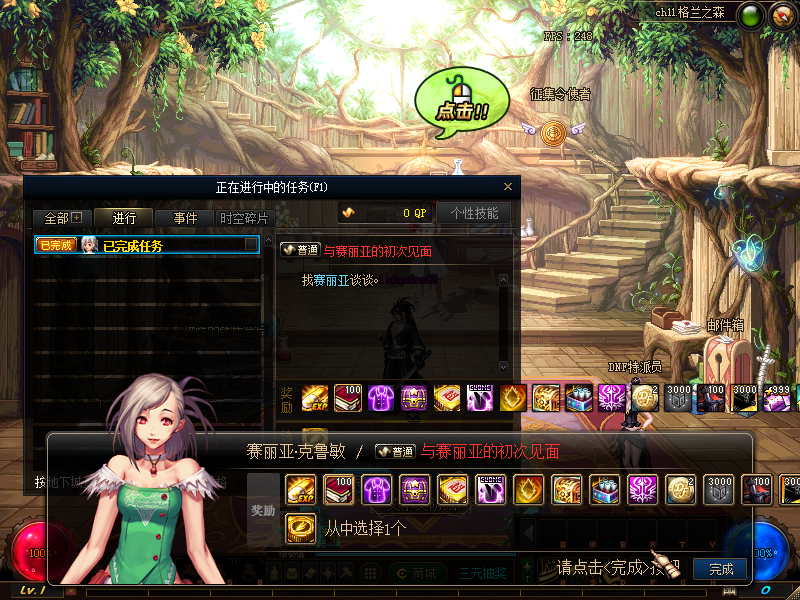Select the 进行 quest tab
The width and height of the screenshot is (800, 600).
[x=124, y=218]
